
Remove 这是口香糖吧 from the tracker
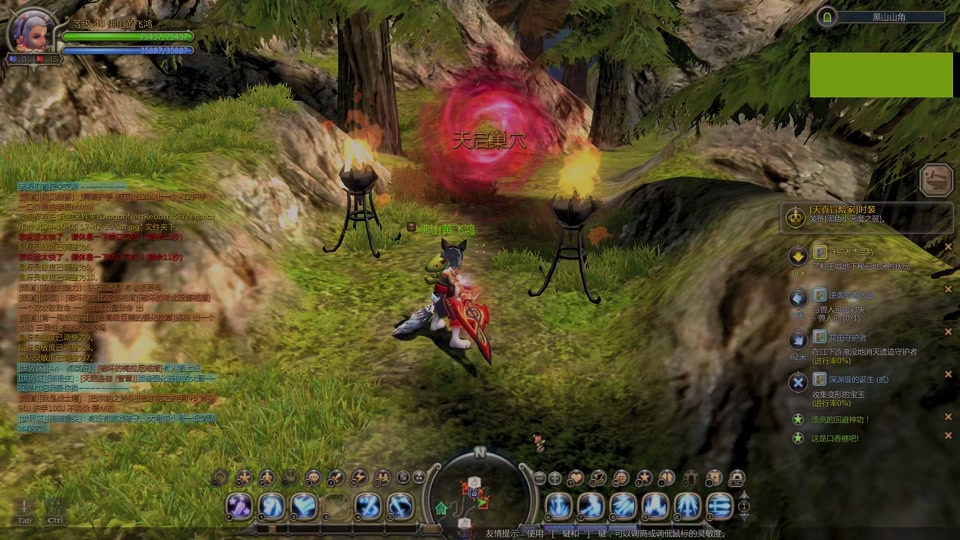[948, 437]
